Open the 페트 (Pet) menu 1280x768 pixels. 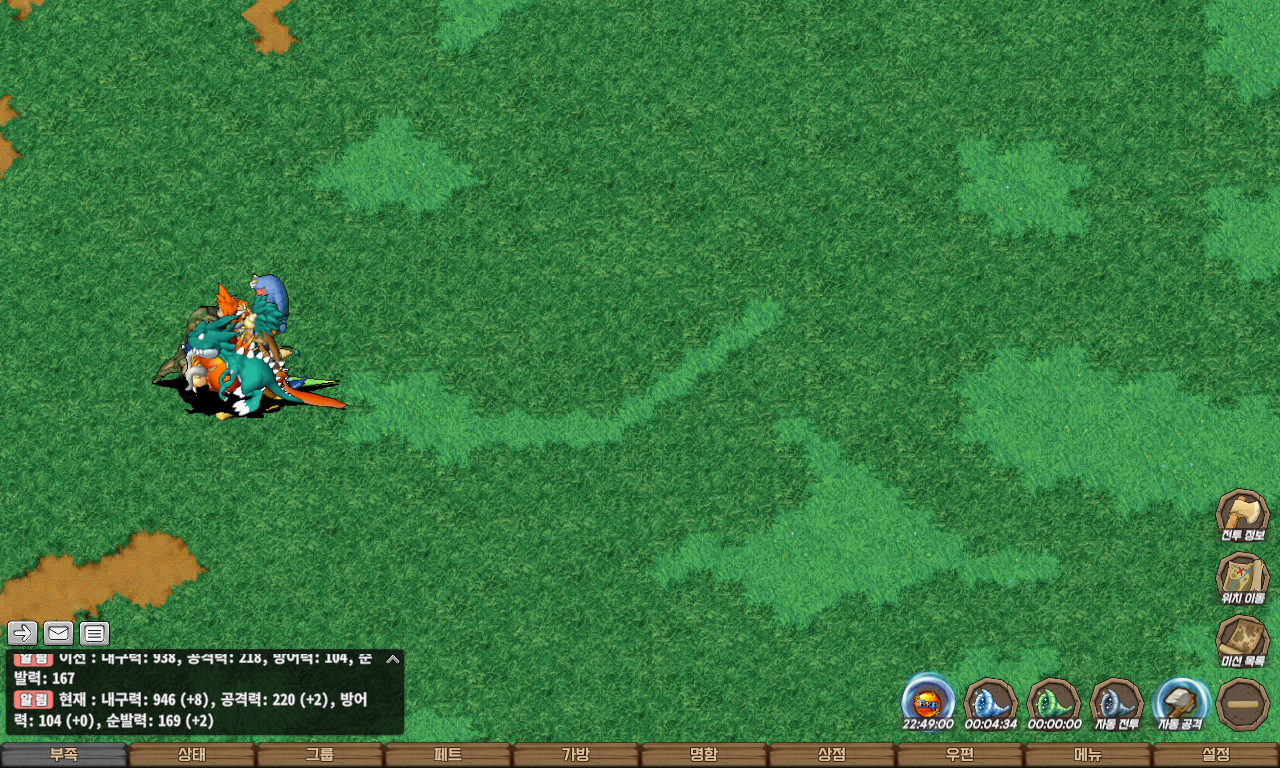[x=448, y=755]
